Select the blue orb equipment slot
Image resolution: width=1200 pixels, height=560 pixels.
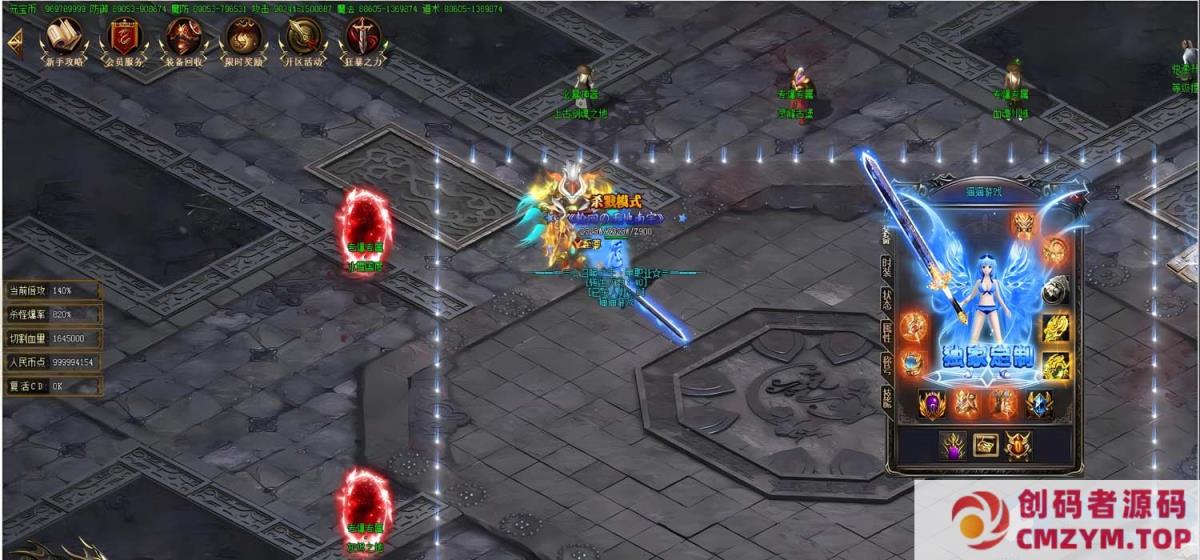(913, 363)
